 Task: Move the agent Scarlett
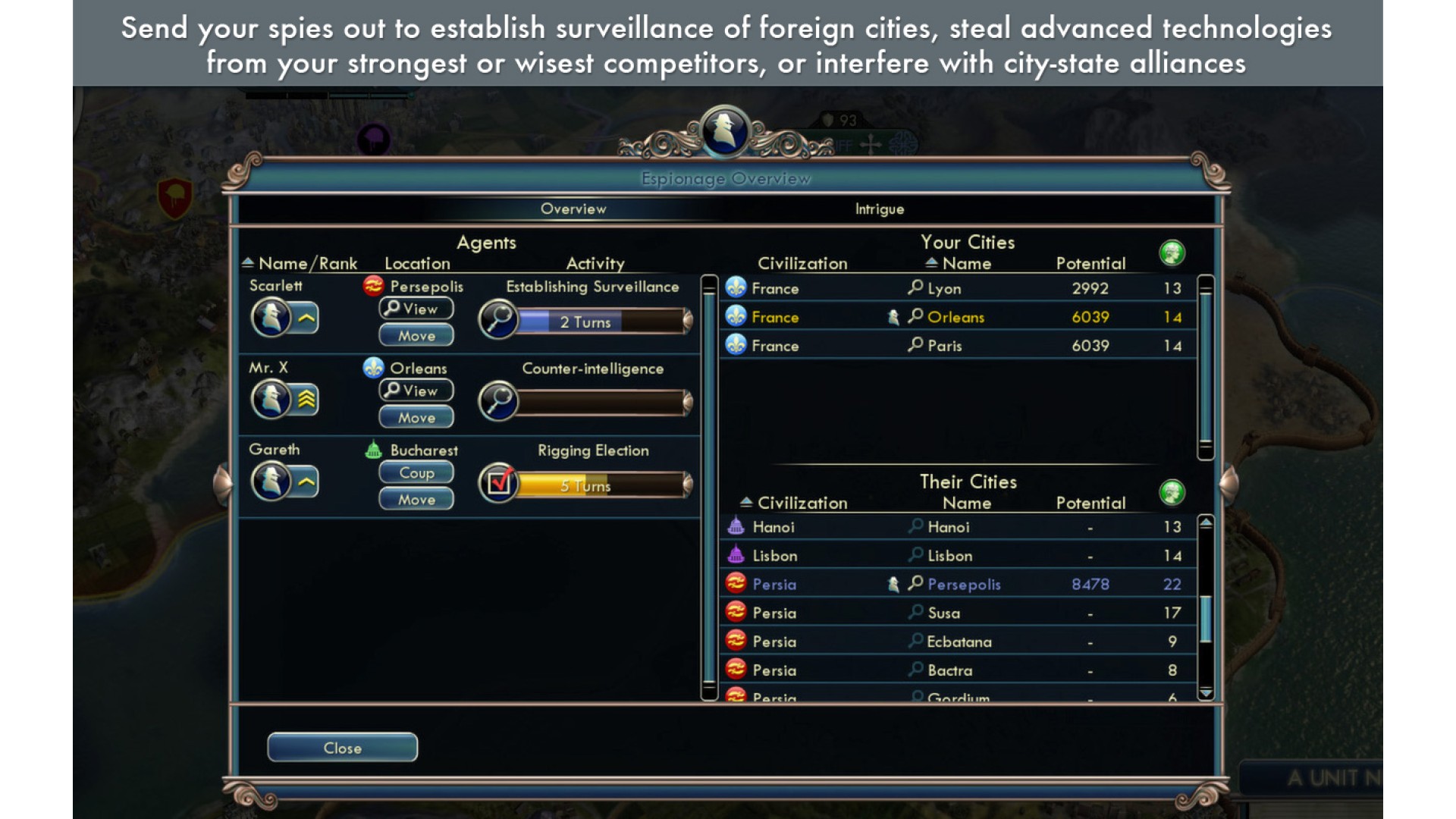point(416,335)
